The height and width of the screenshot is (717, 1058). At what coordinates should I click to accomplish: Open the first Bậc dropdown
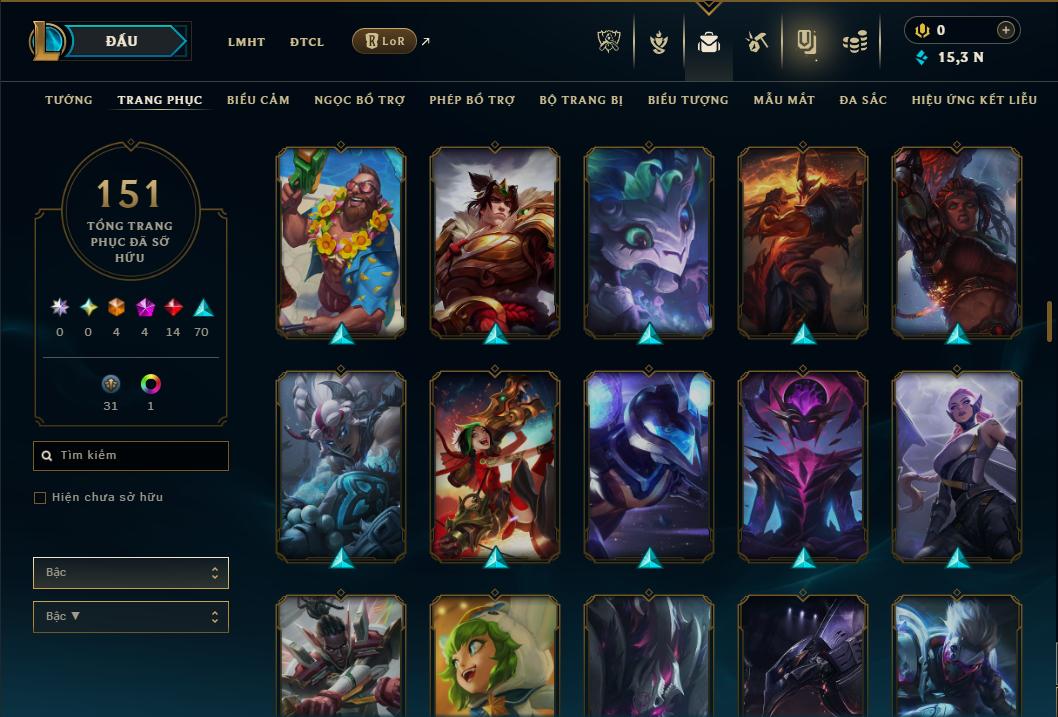[131, 573]
